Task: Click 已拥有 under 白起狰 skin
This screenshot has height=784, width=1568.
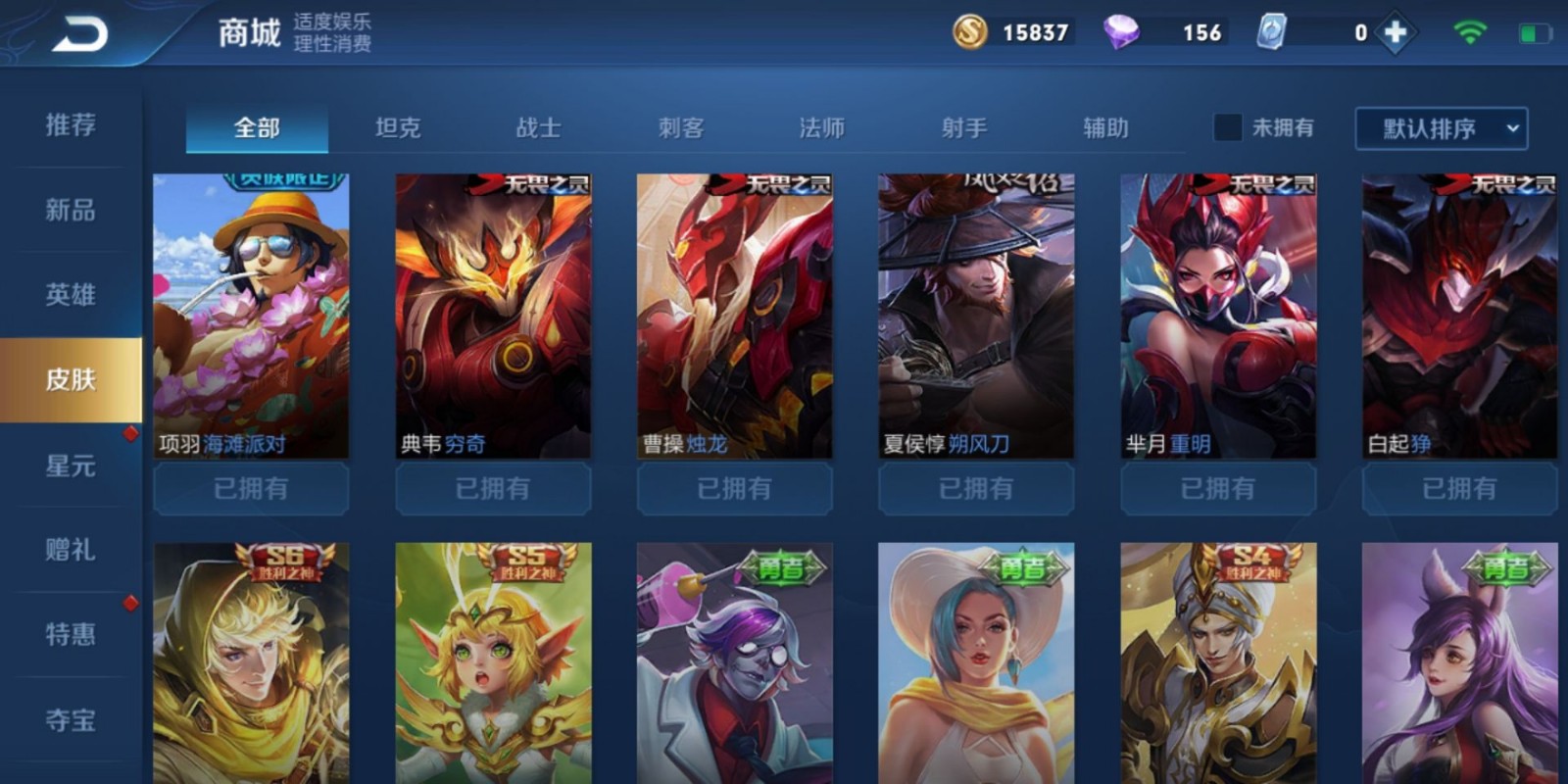Action: tap(1458, 488)
